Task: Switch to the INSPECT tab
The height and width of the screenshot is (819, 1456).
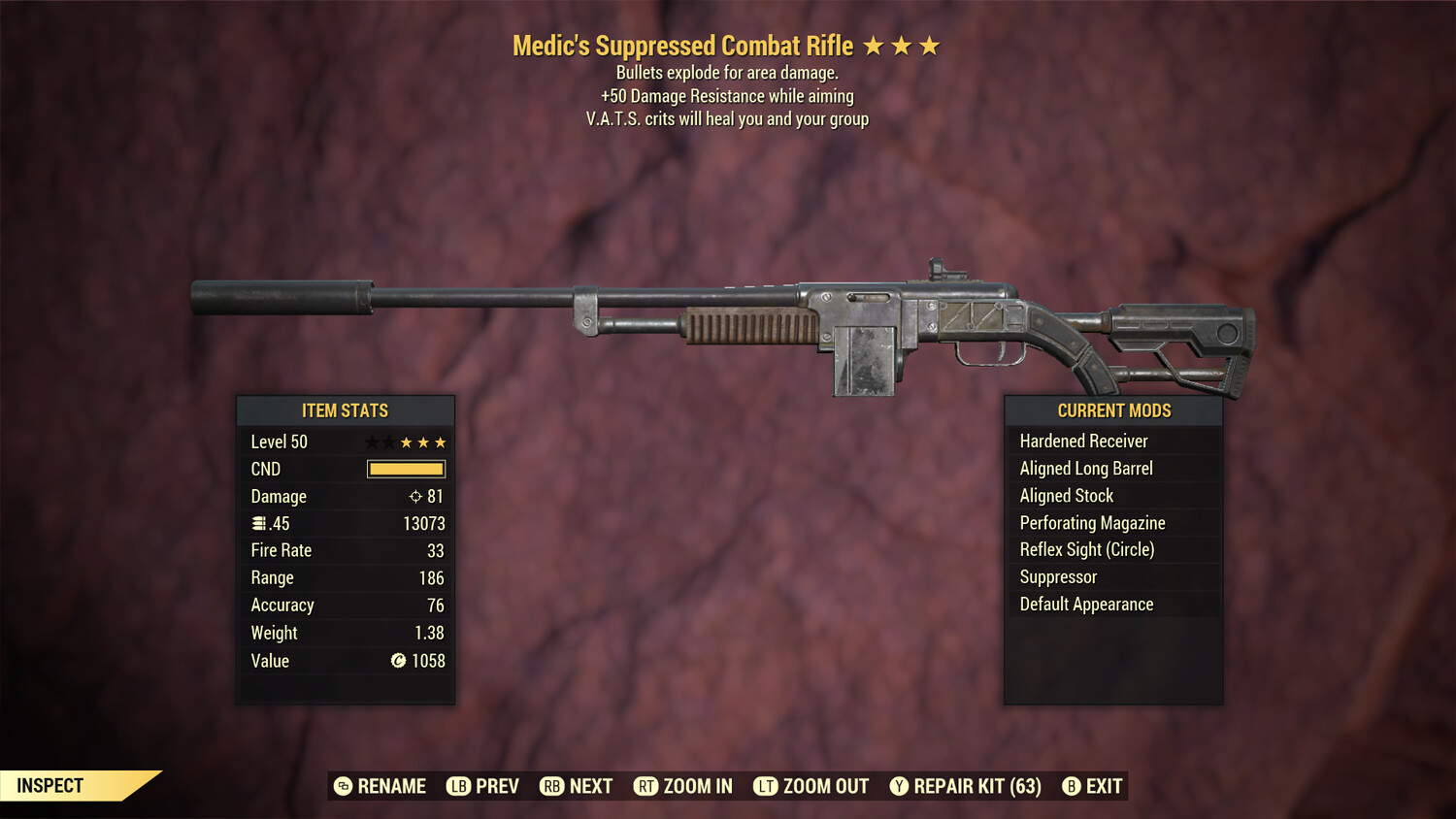Action: pos(50,785)
